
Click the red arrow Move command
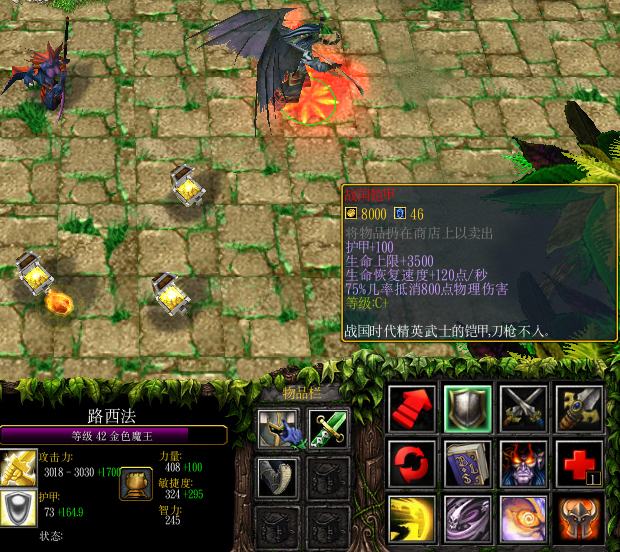click(411, 410)
